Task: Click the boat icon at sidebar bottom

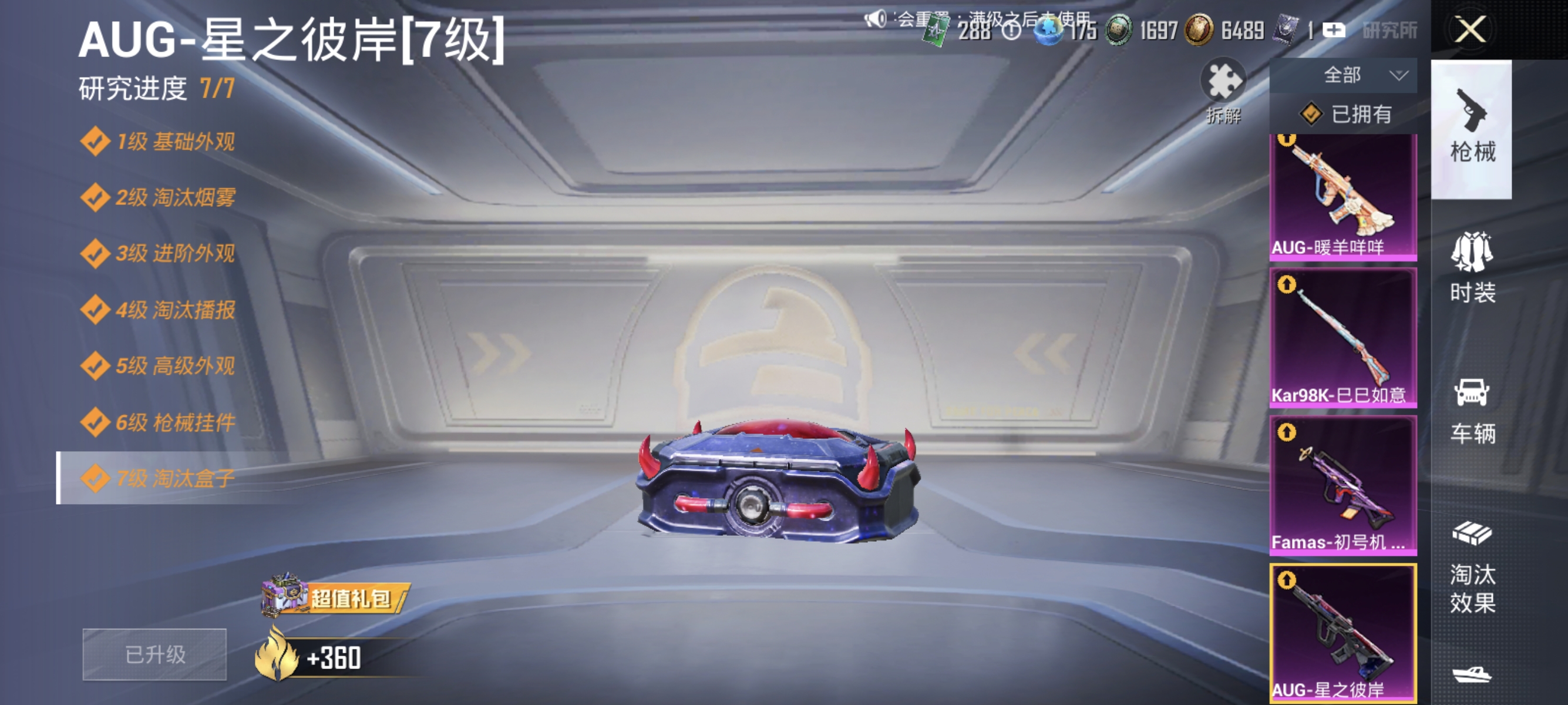Action: pyautogui.click(x=1472, y=676)
